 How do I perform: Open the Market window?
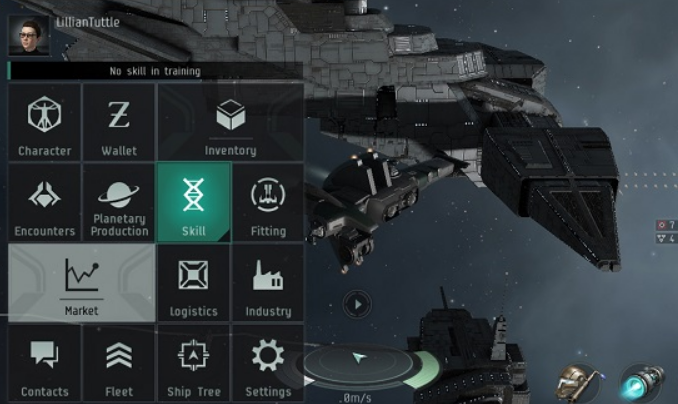pos(81,283)
